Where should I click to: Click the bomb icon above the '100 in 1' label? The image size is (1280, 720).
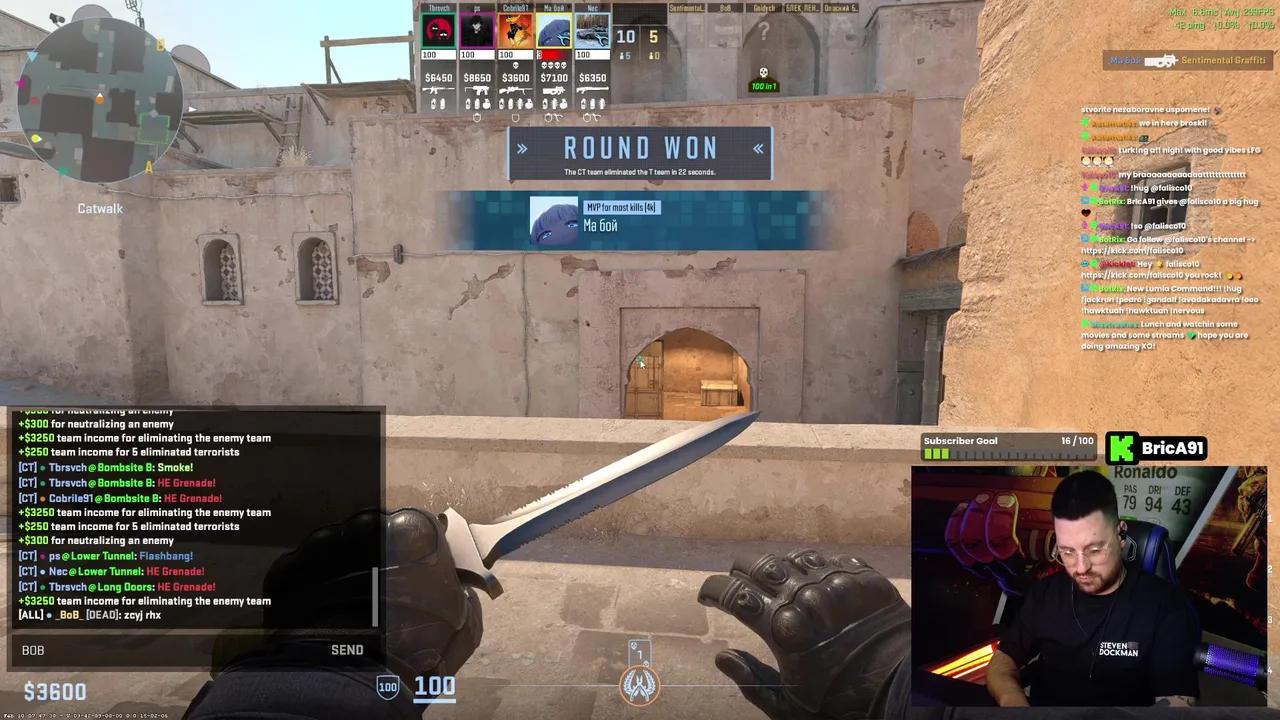tap(763, 72)
